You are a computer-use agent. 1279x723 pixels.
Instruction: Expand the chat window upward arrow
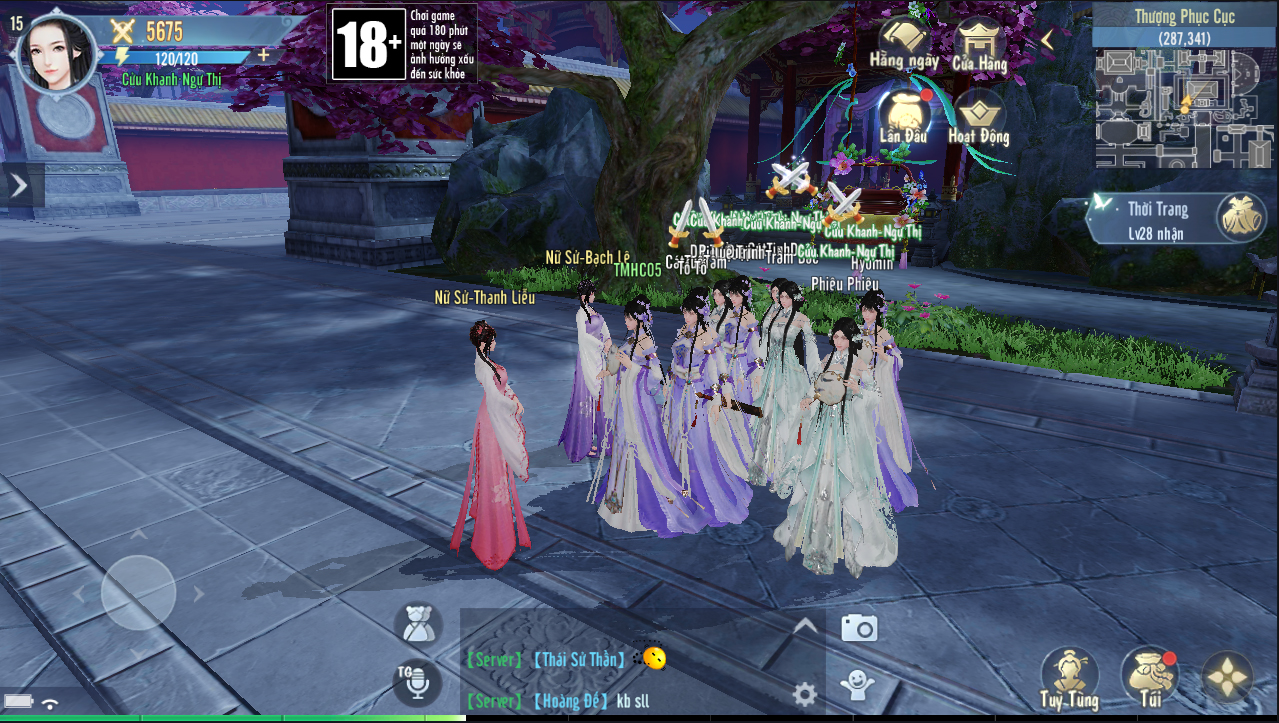pyautogui.click(x=805, y=627)
